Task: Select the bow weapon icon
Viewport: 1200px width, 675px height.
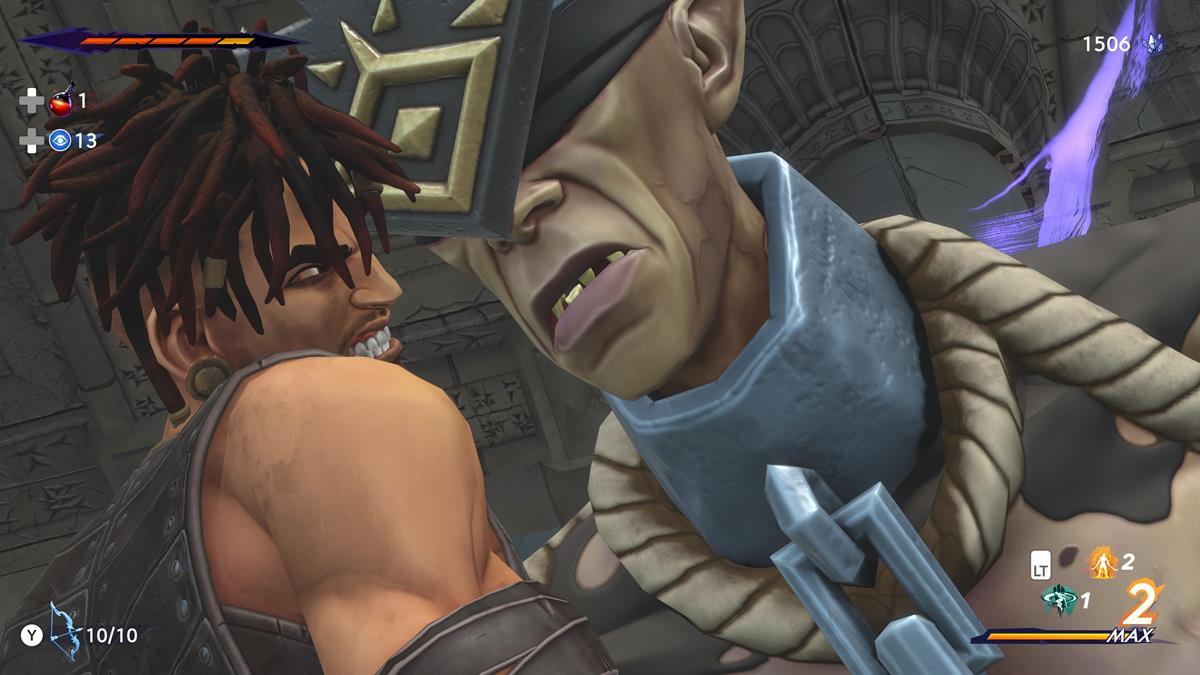Action: click(66, 624)
